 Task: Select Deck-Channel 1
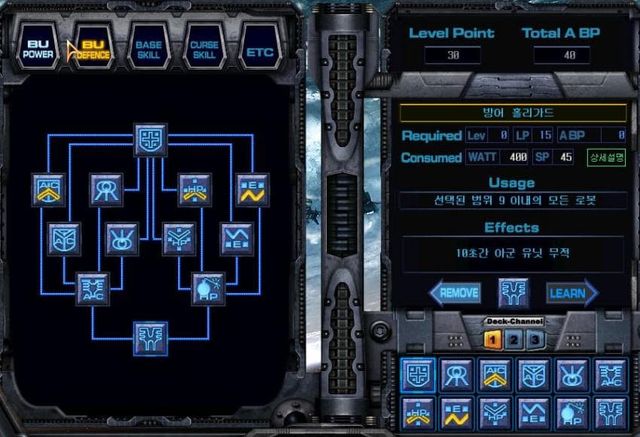tap(492, 340)
